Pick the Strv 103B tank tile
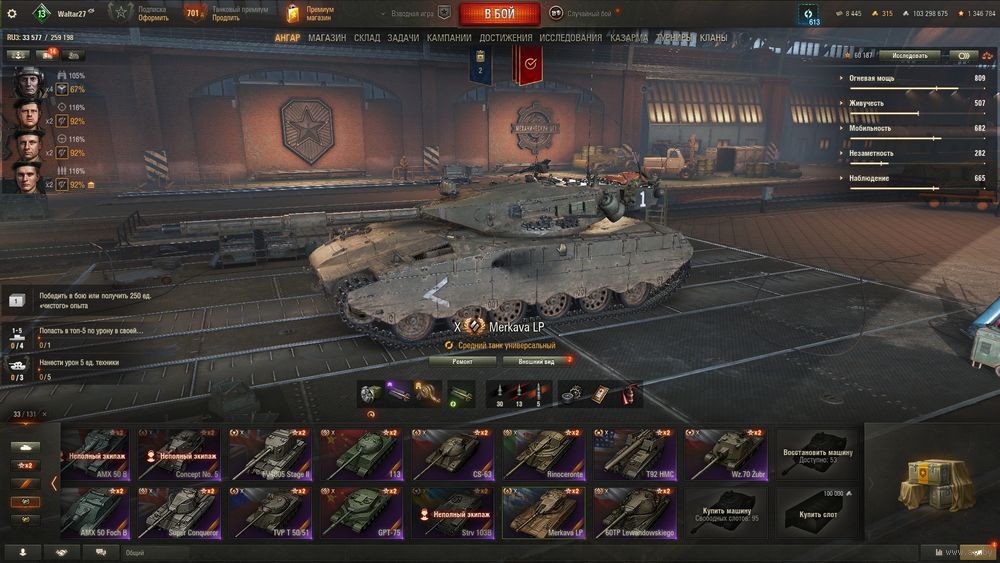The image size is (1000, 563). tap(450, 512)
